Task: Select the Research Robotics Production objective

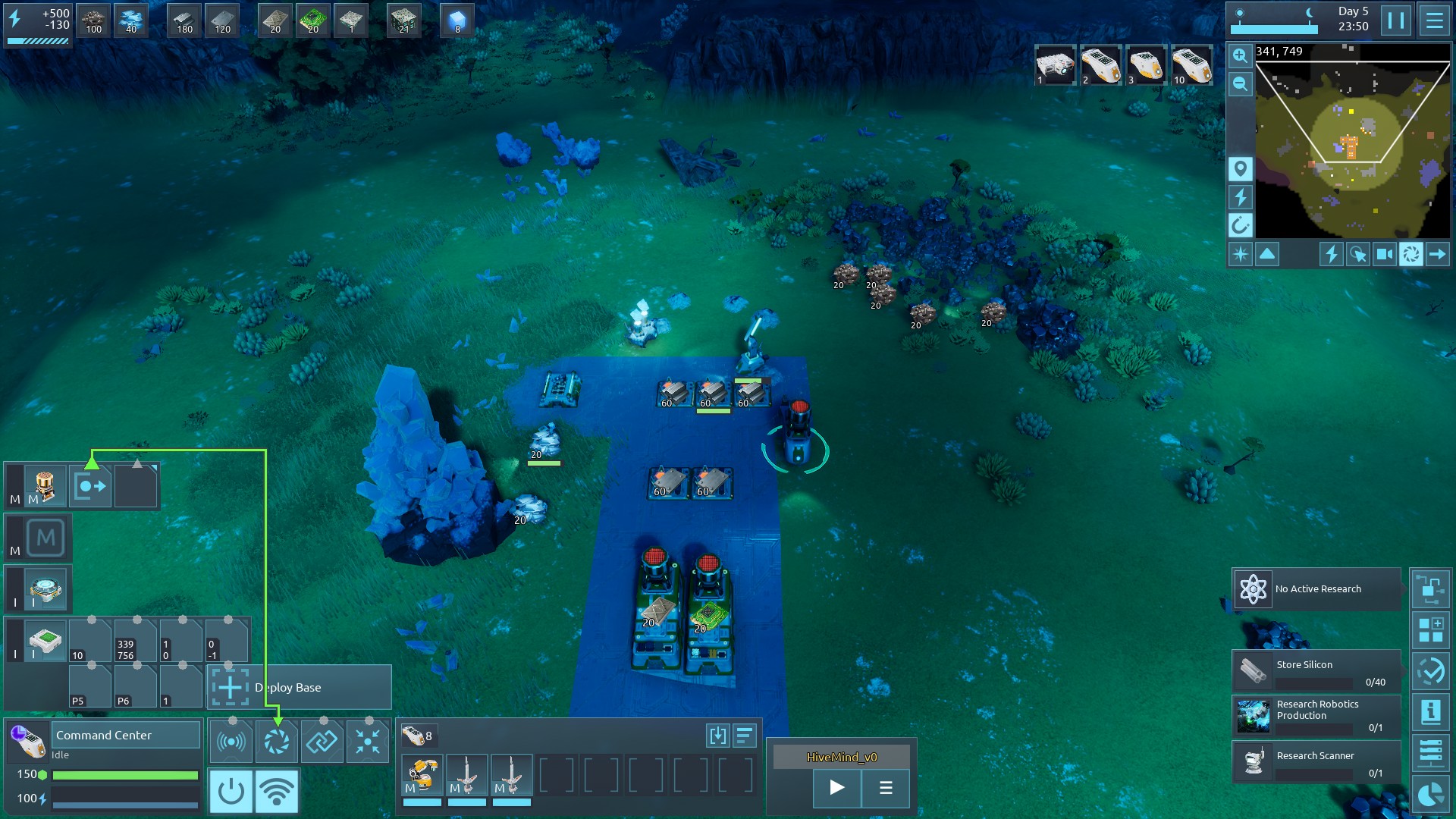Action: 1316,716
